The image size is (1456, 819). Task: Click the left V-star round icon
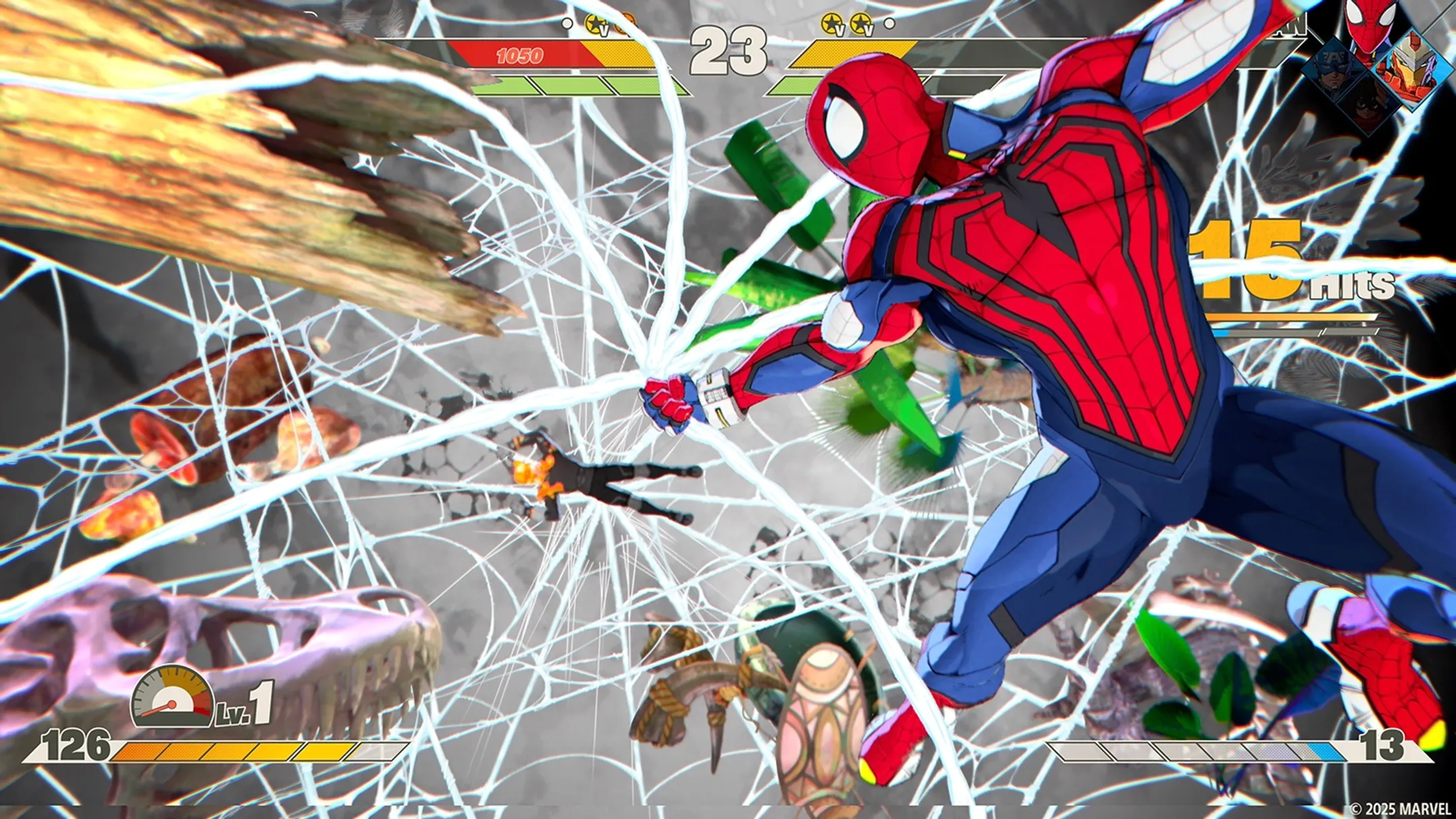coord(596,24)
